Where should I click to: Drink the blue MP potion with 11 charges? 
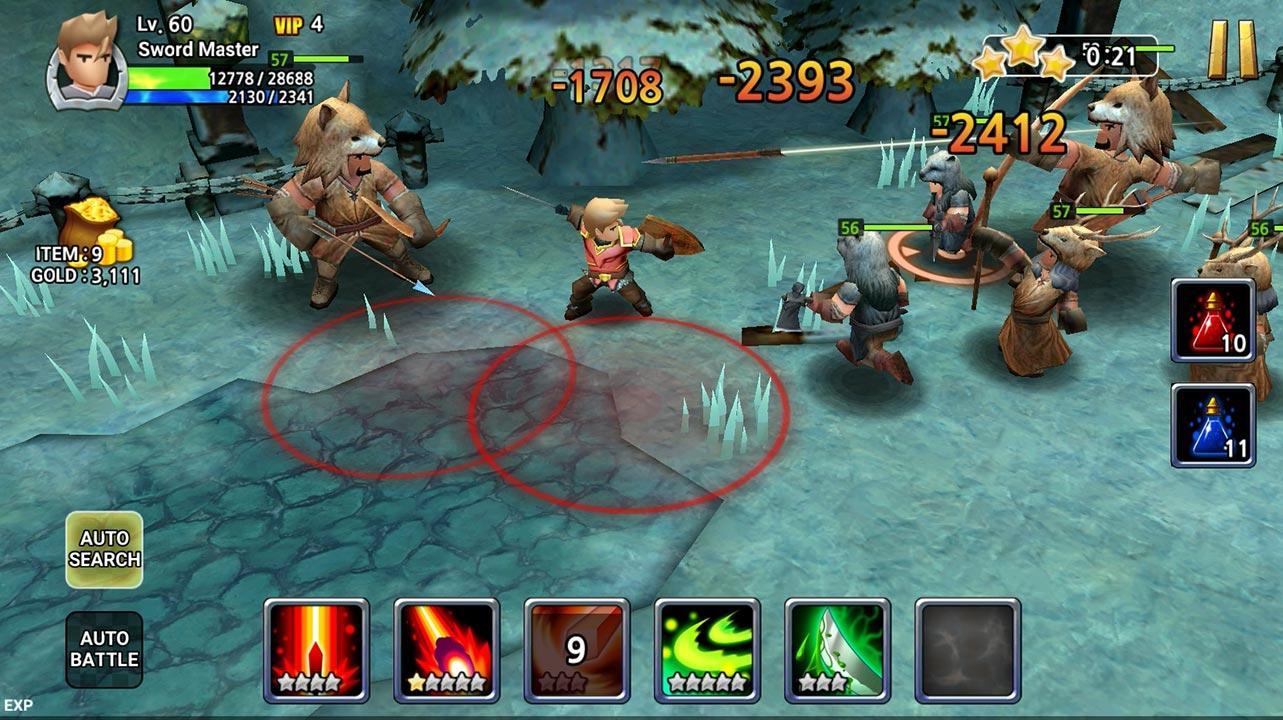tap(1213, 424)
